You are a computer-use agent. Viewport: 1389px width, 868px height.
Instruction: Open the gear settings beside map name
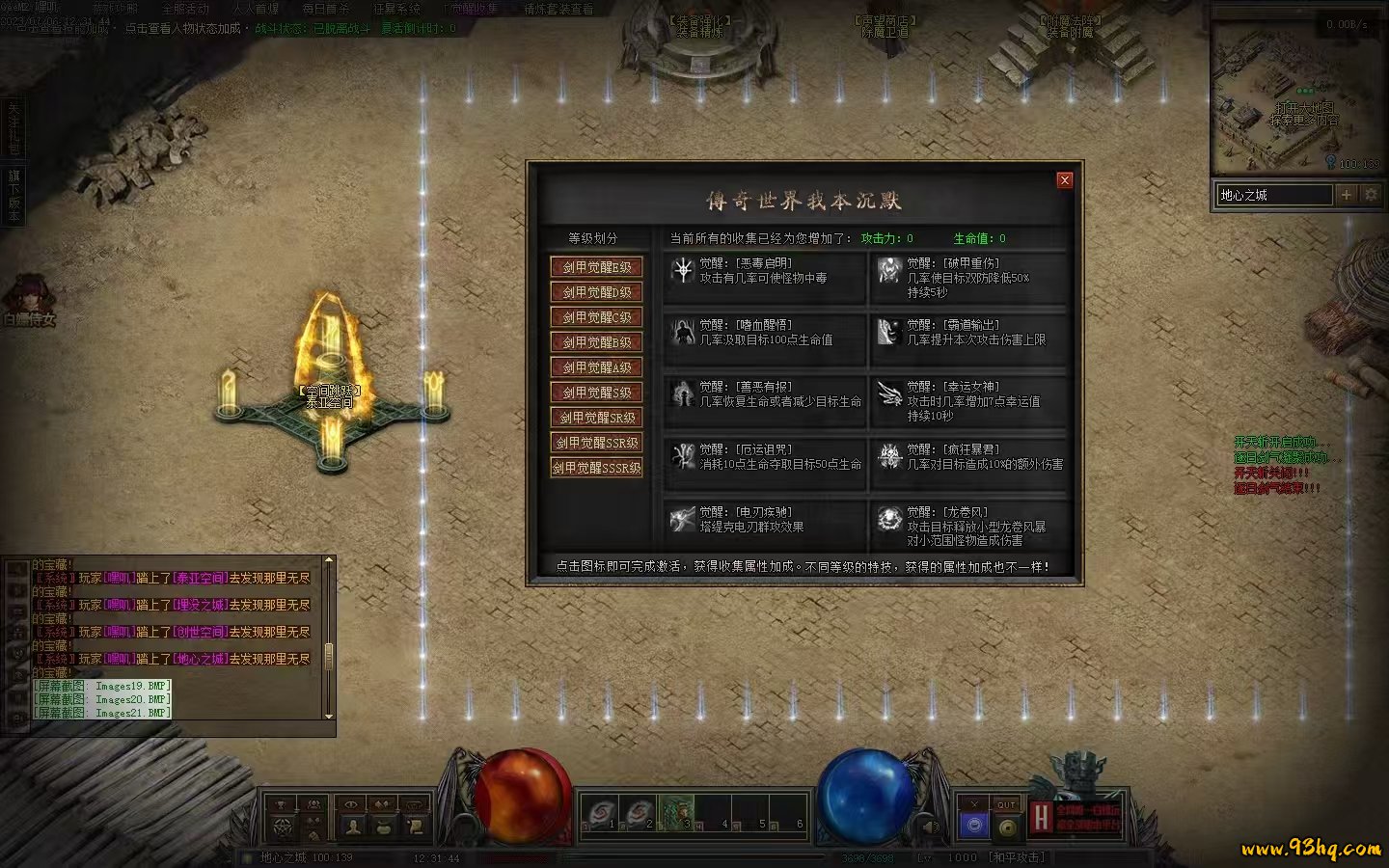[1371, 195]
